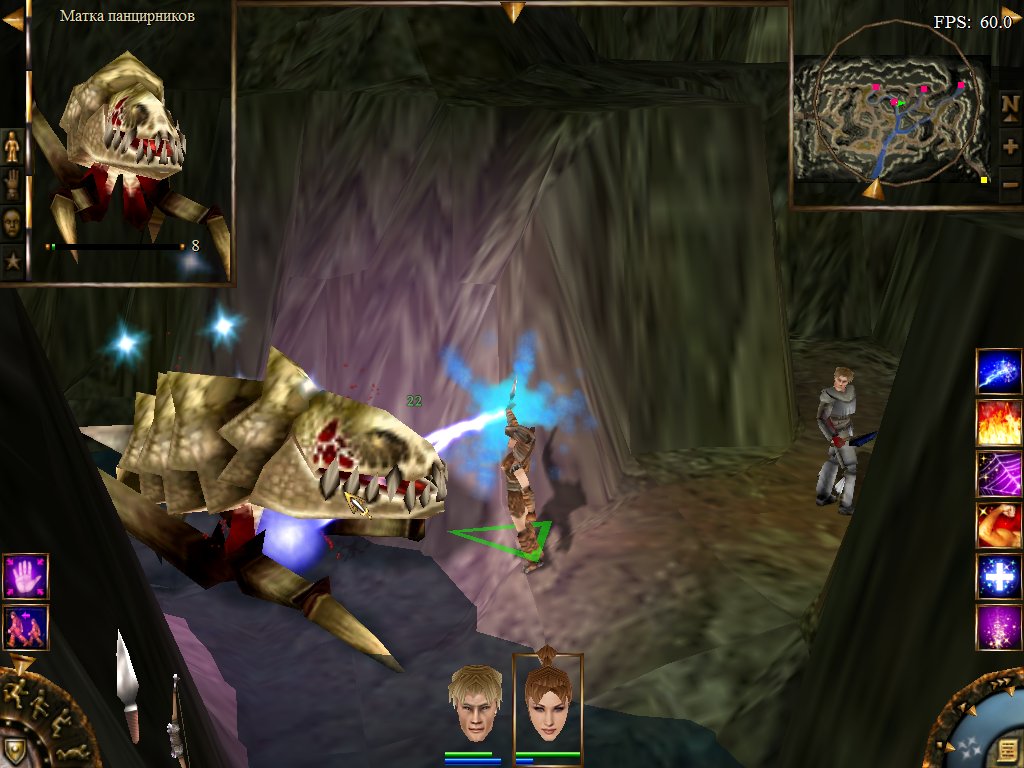Screen dimensions: 1024x768
Task: Open the body figure tab
Action: pos(12,147)
